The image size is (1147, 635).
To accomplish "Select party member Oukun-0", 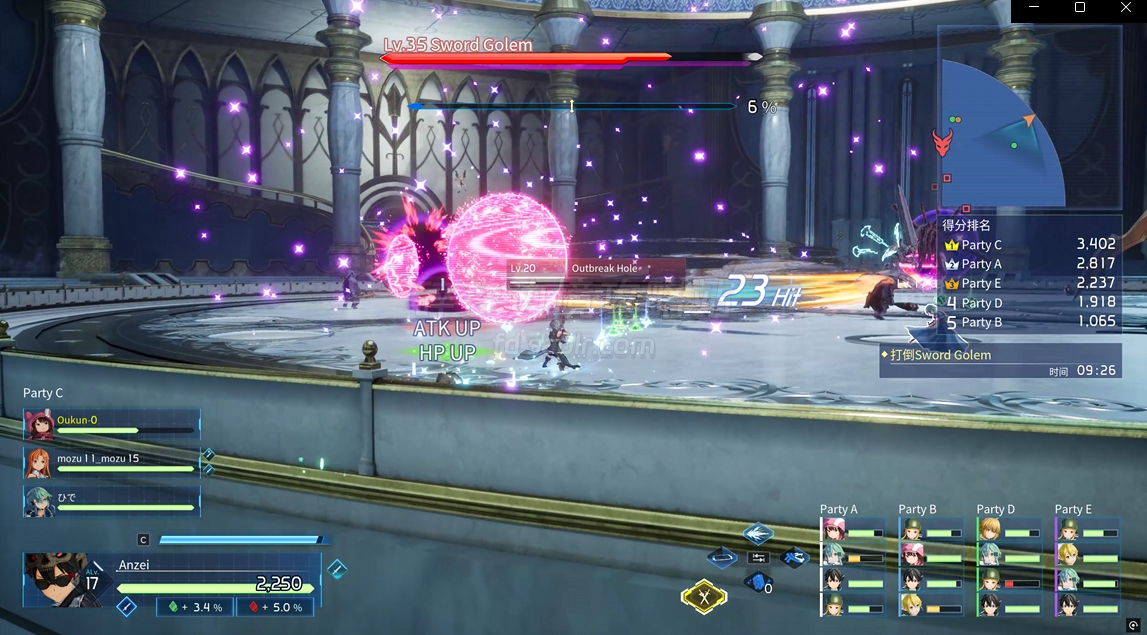I will (112, 425).
